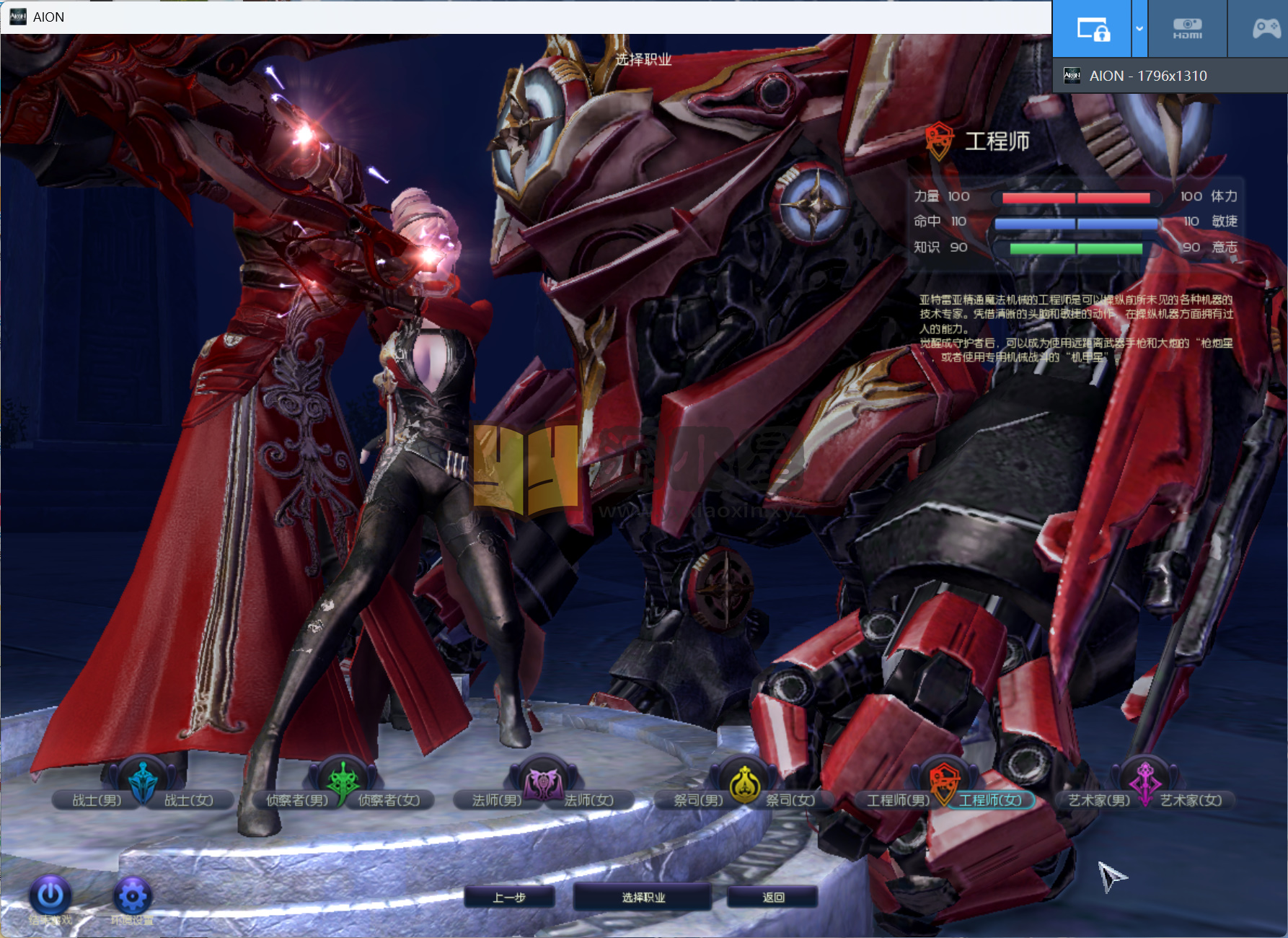Open the HDMI capture option in the toolbar

pyautogui.click(x=1187, y=29)
